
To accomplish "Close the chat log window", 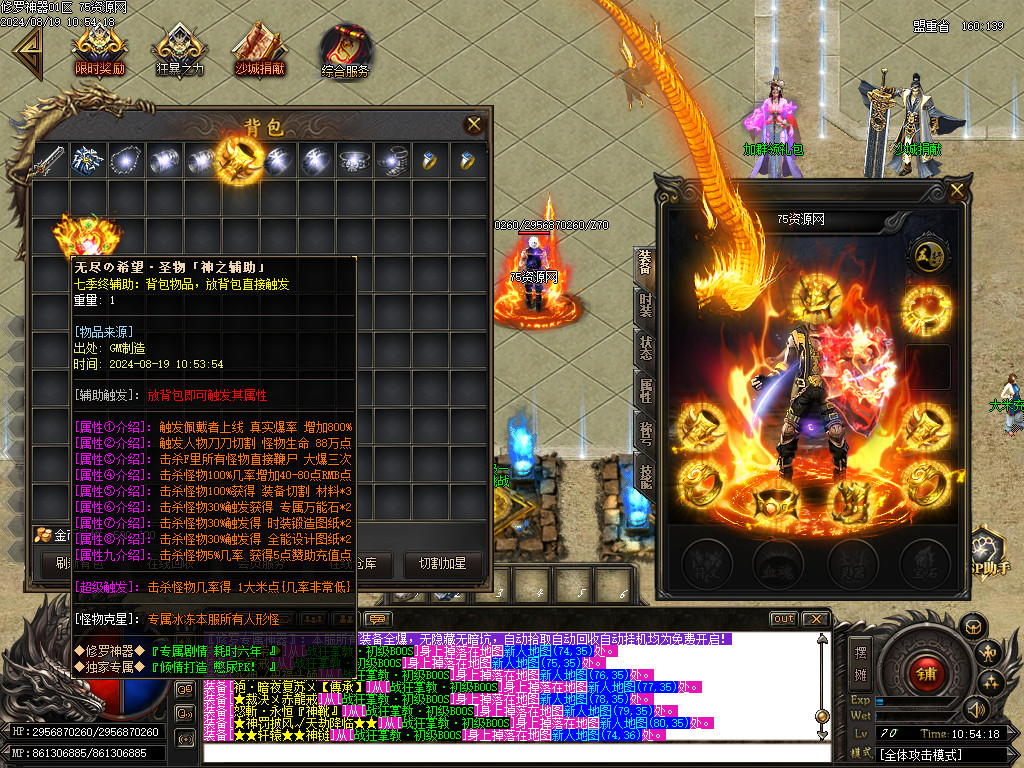I will coord(816,619).
